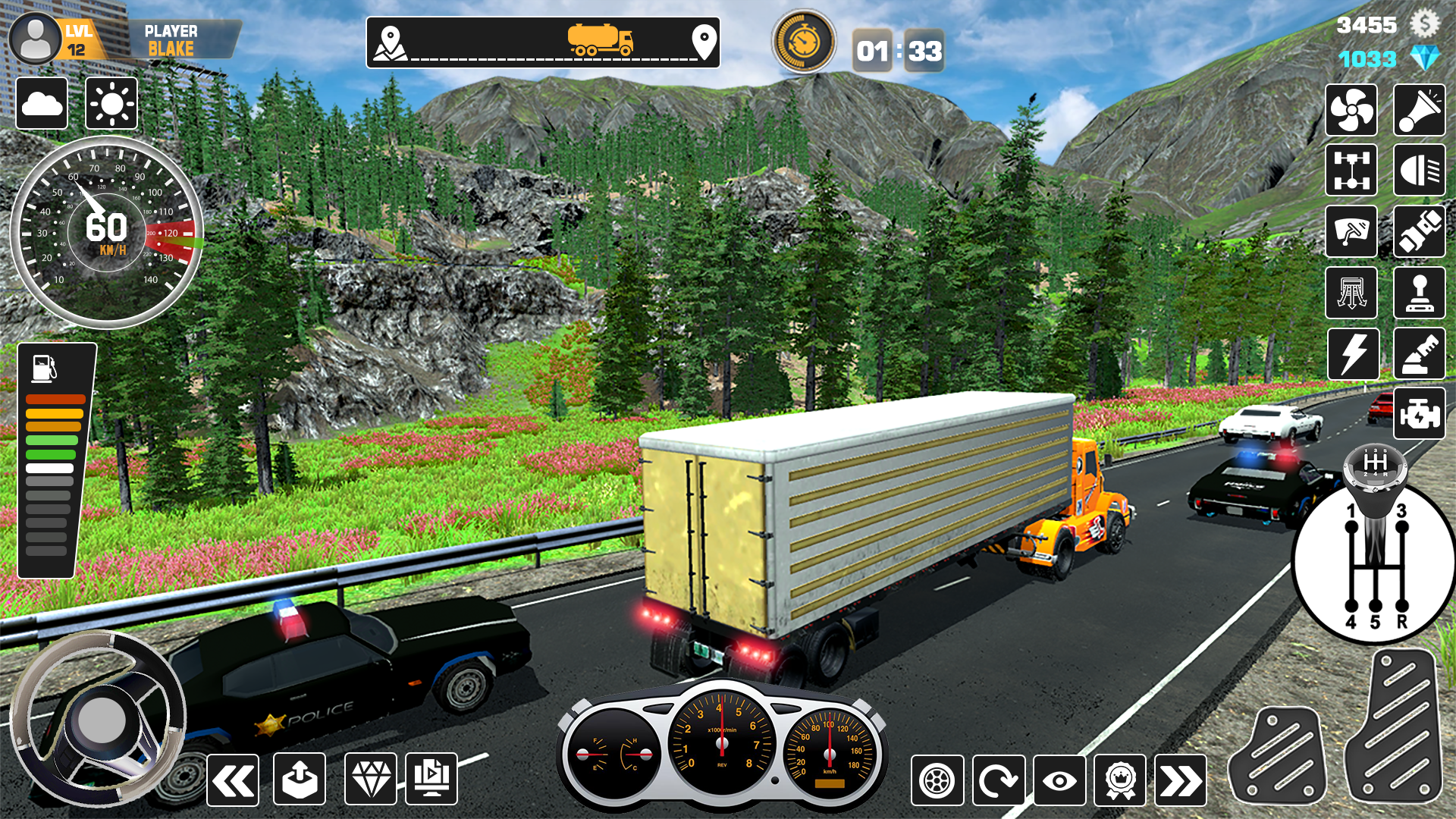Turn on the fan button
This screenshot has height=819, width=1456.
[1351, 111]
